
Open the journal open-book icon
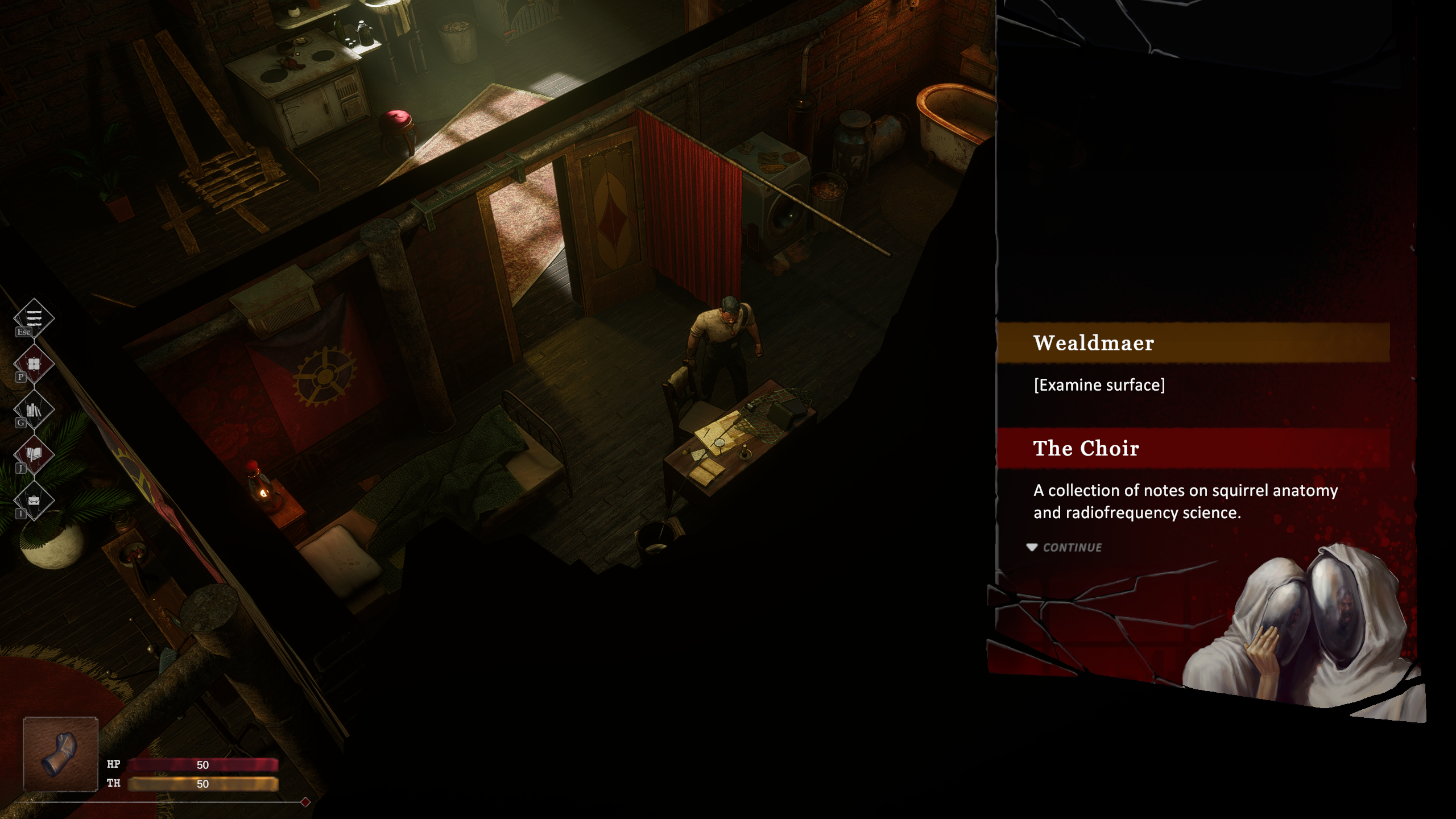(34, 454)
